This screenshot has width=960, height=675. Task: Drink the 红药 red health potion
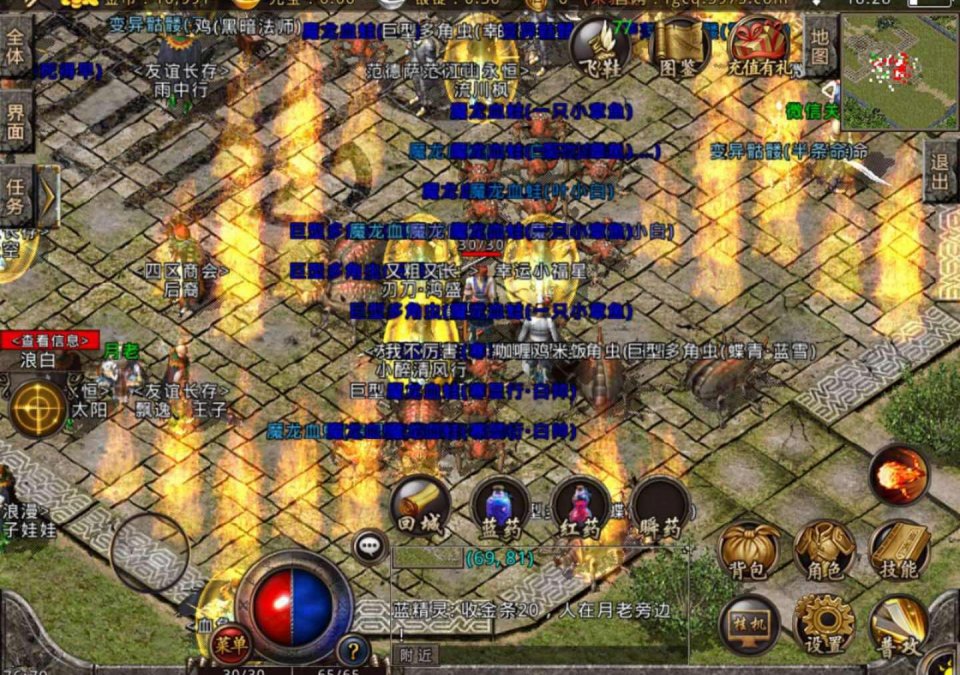click(580, 506)
